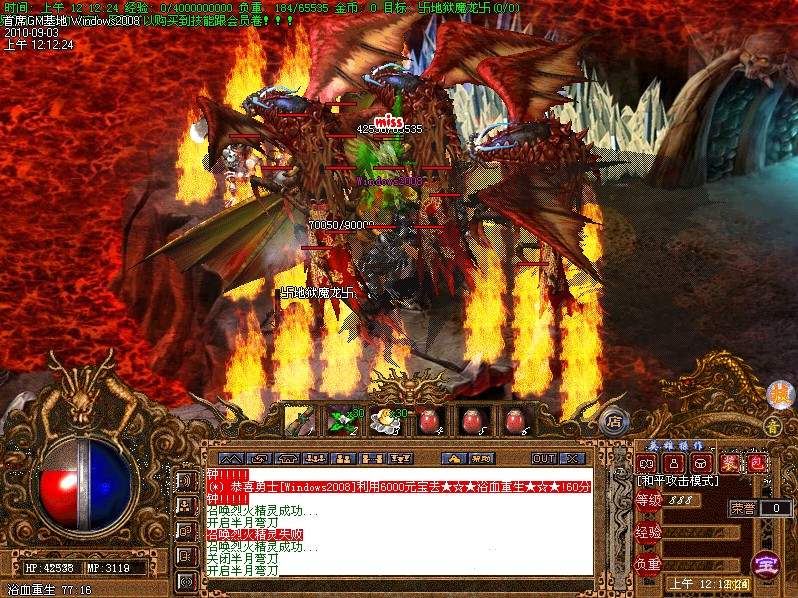The width and height of the screenshot is (798, 598).
Task: Drink the red potion in belt slot 5
Action: click(471, 421)
